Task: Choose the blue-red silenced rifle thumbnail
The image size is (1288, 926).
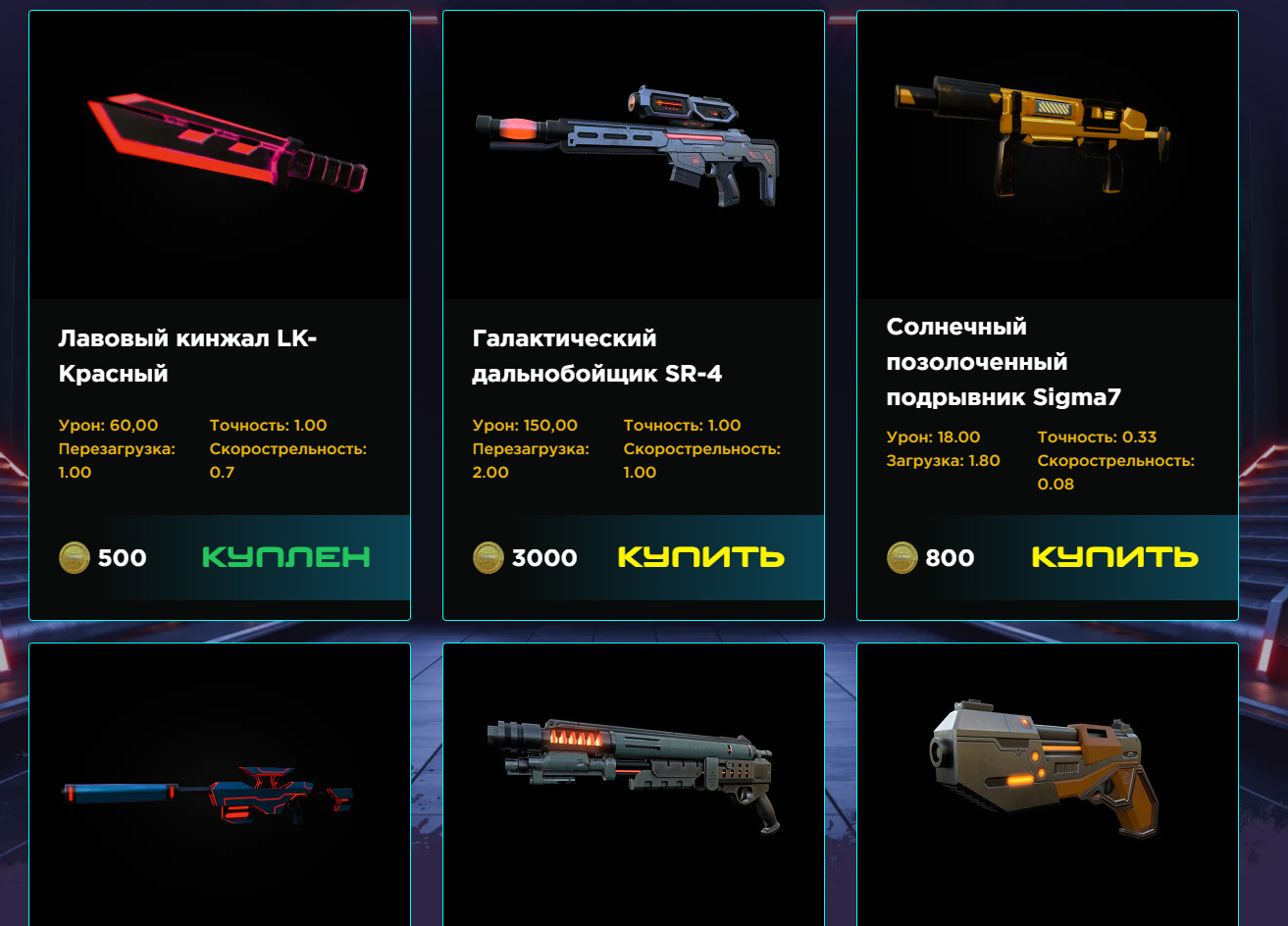Action: point(209,793)
